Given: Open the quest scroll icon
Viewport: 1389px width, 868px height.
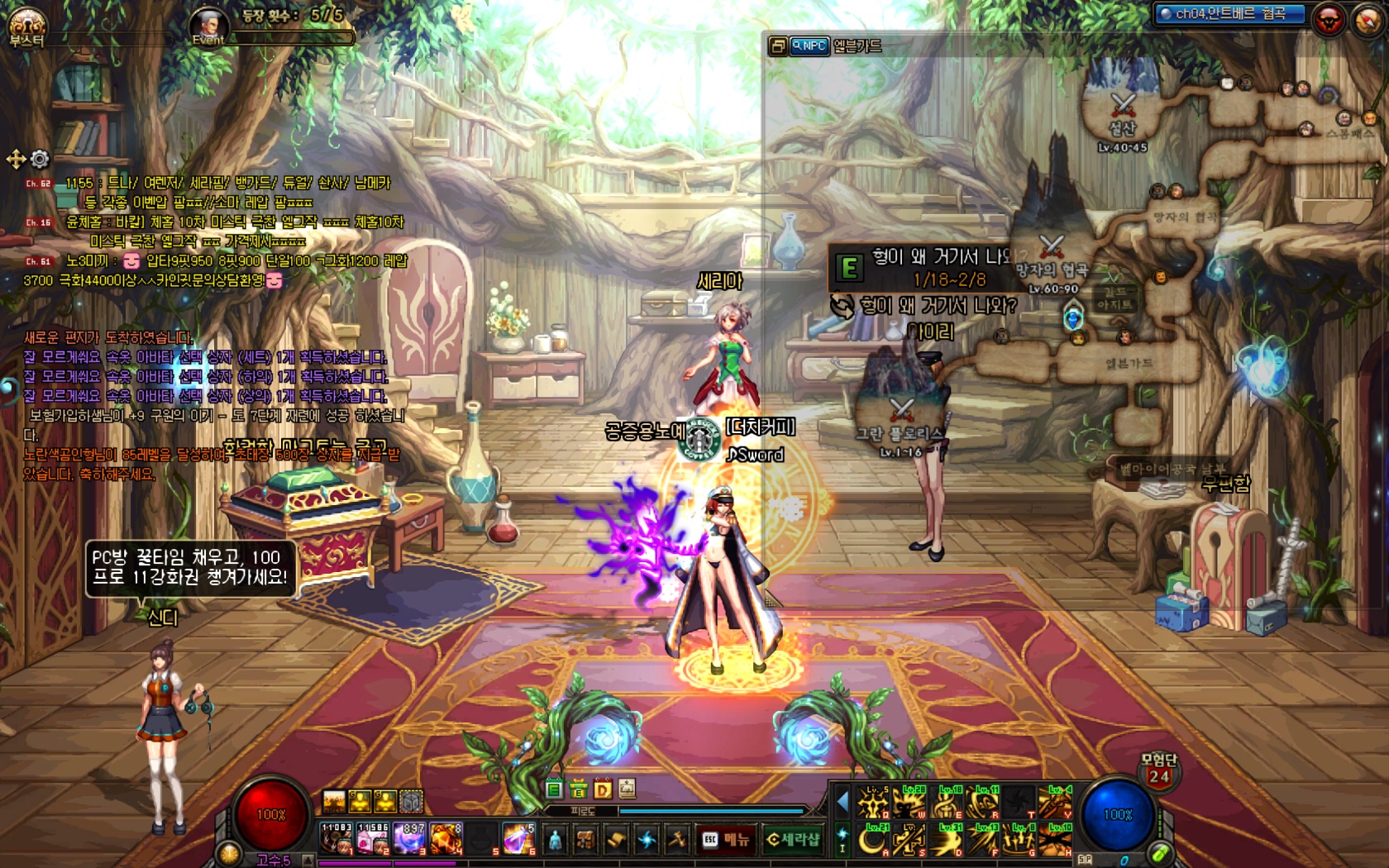Looking at the screenshot, I should tap(616, 840).
